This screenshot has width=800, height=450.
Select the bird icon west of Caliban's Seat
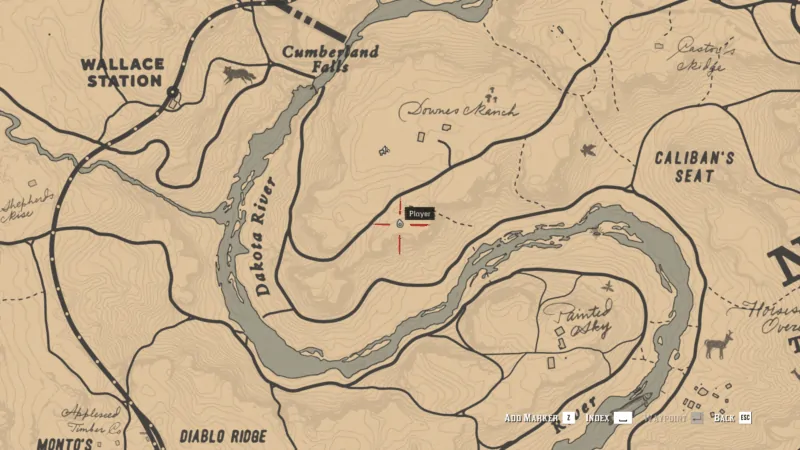coord(588,151)
